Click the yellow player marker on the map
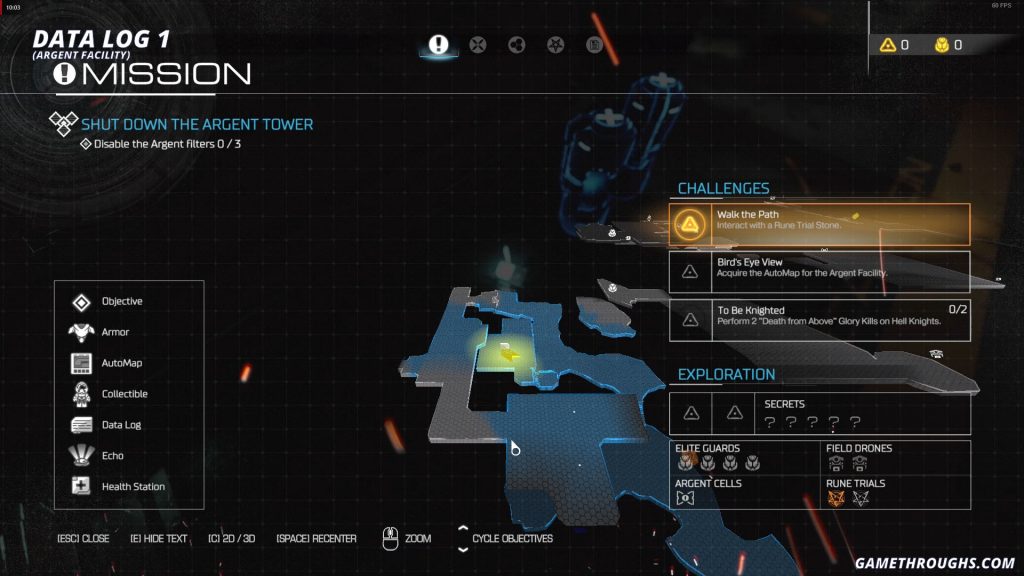The height and width of the screenshot is (576, 1024). [510, 353]
